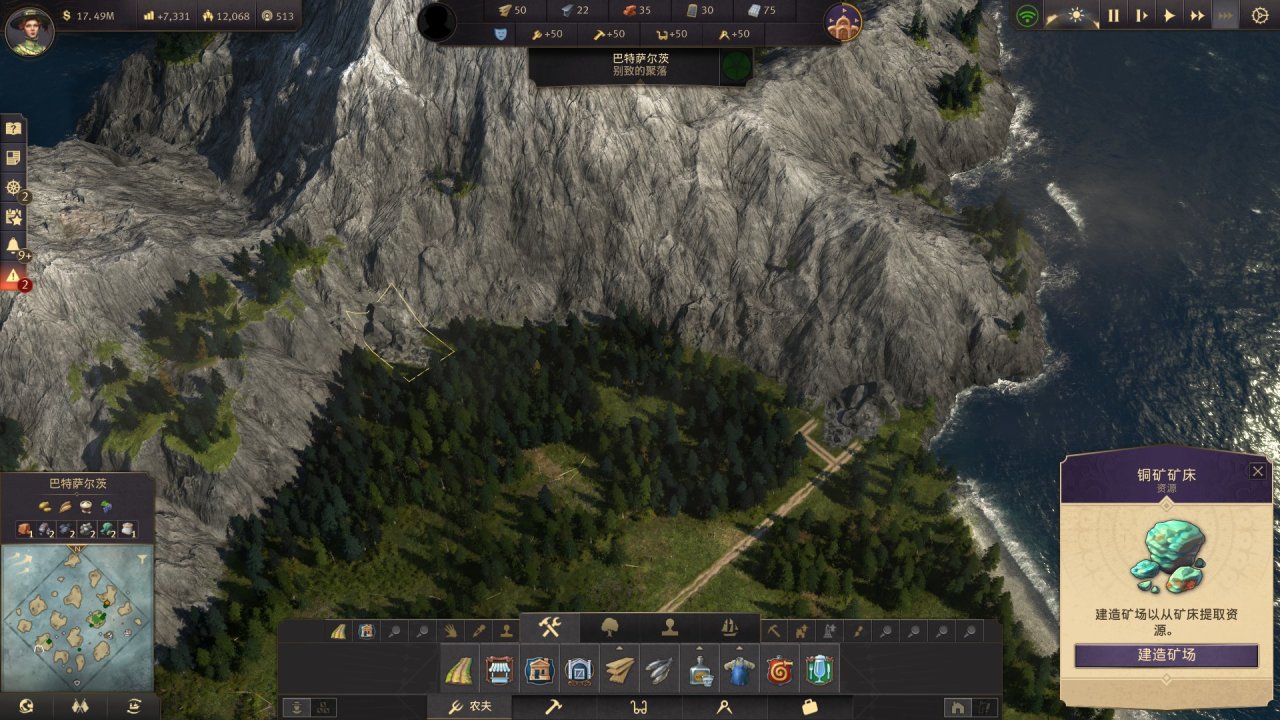1280x720 pixels.
Task: Open the city palace icon beside resources
Action: pos(844,22)
